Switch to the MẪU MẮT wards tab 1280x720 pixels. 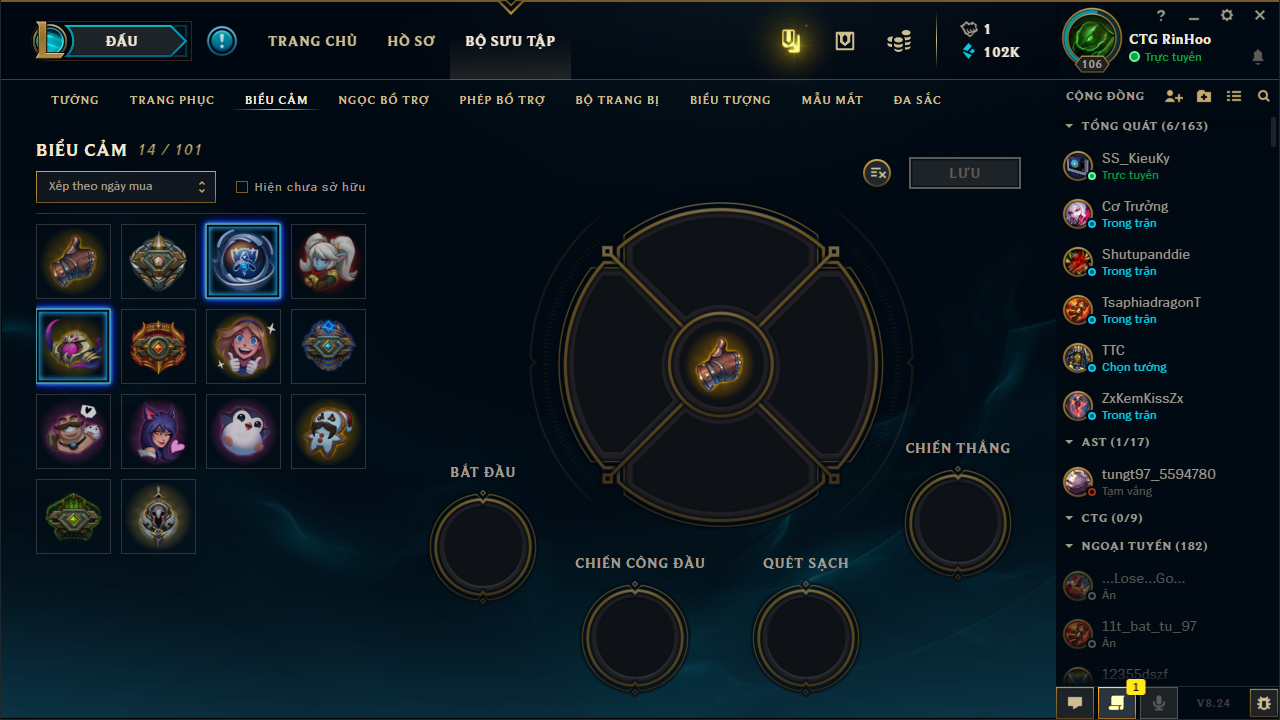tap(832, 100)
